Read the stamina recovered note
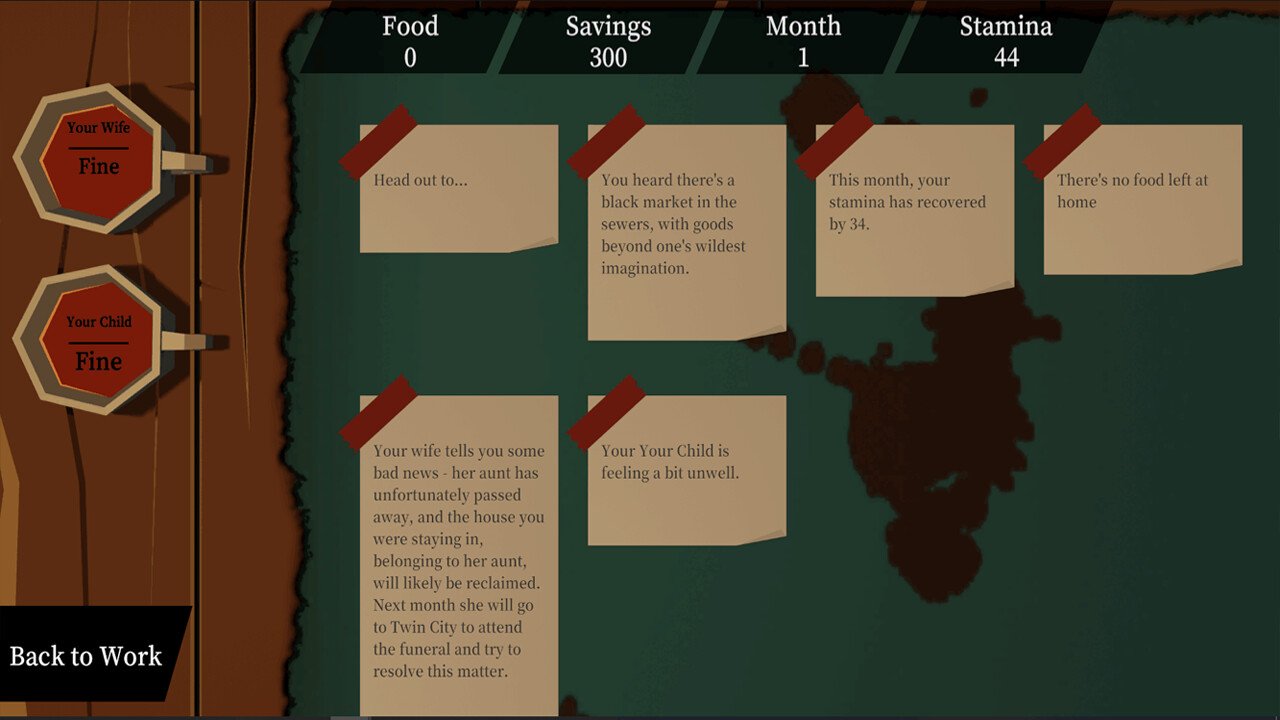The height and width of the screenshot is (720, 1280). point(914,210)
